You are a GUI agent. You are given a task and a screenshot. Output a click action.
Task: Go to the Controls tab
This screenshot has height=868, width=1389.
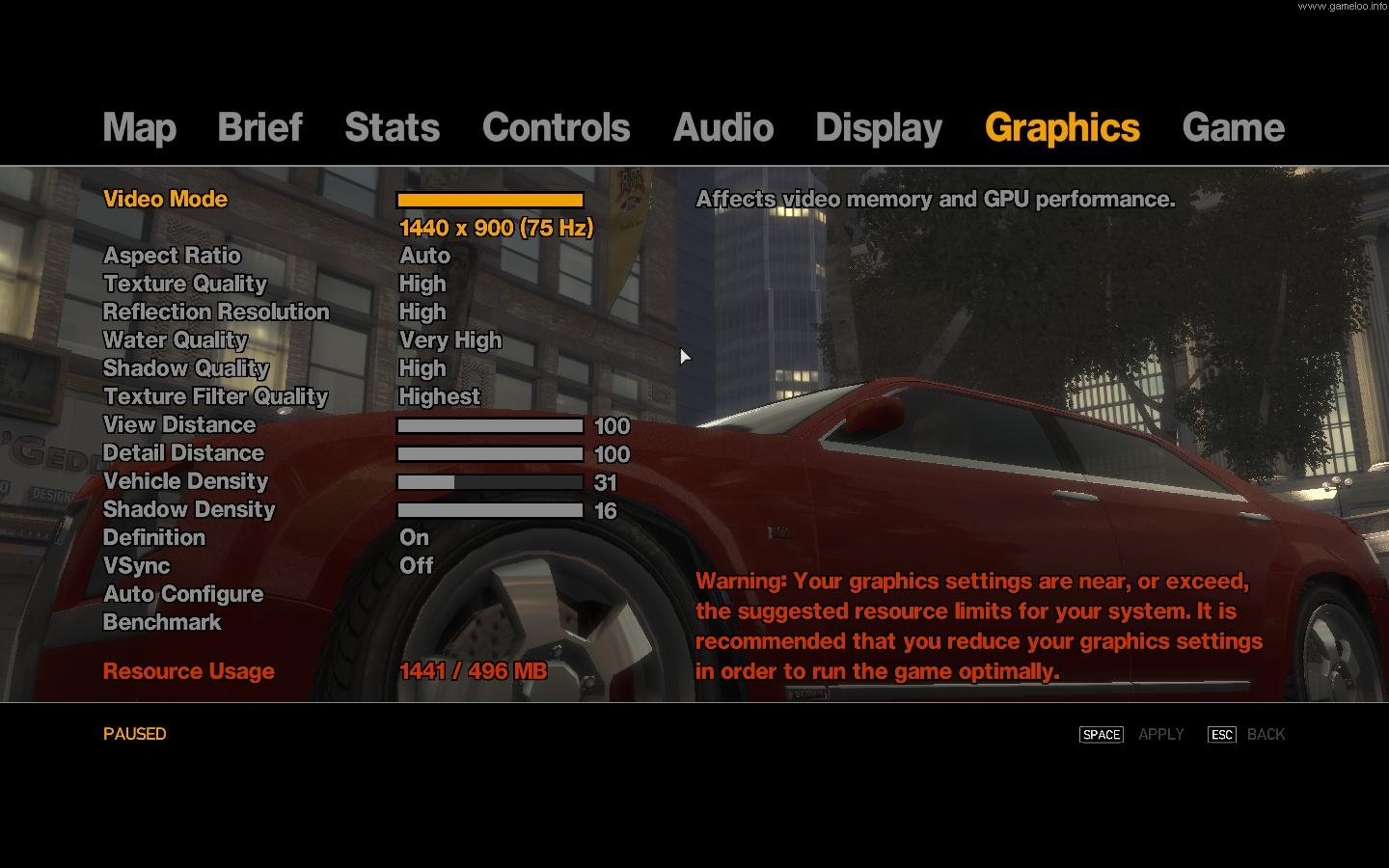coord(556,127)
